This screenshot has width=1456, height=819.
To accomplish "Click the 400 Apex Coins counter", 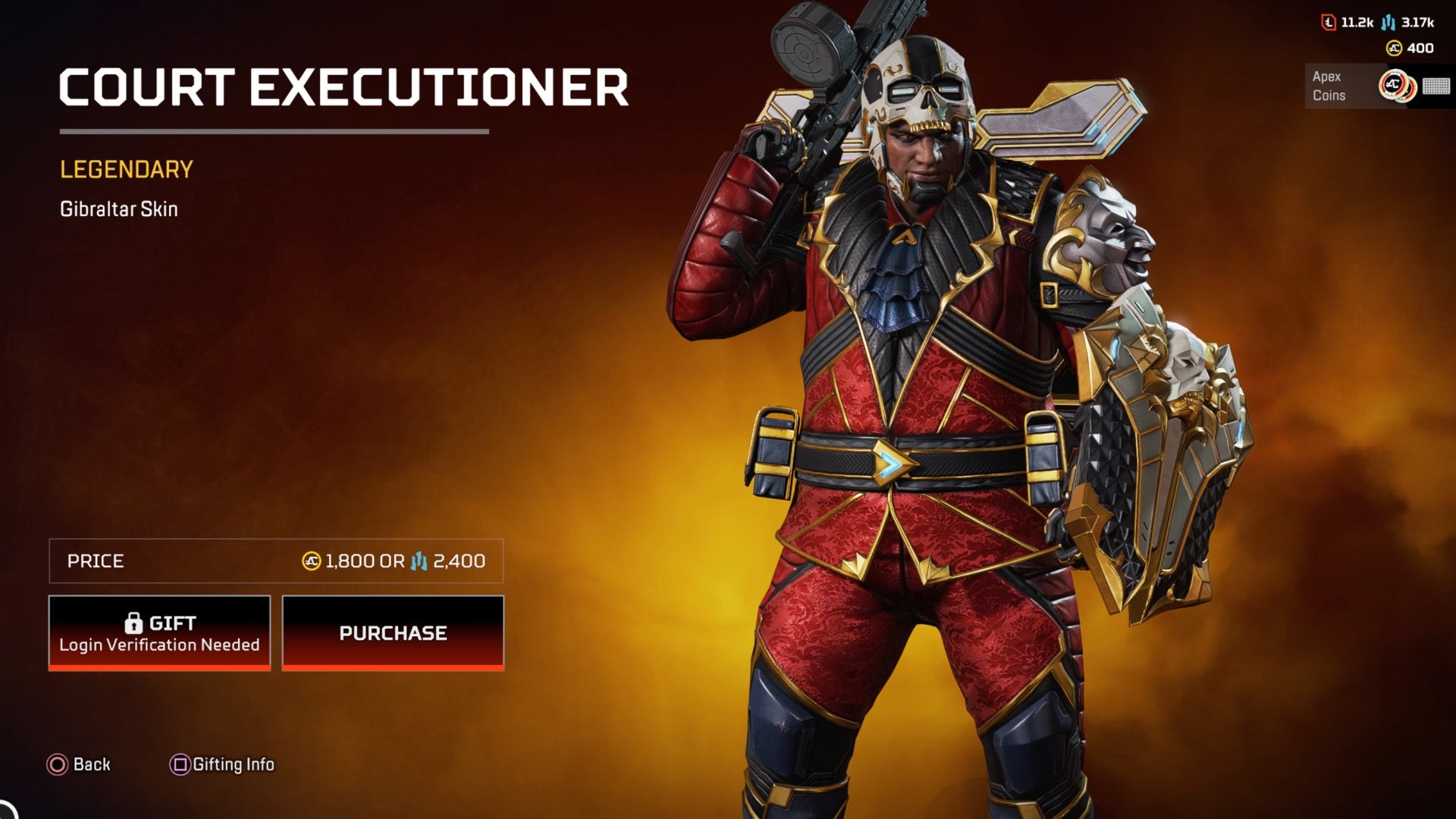I will pyautogui.click(x=1420, y=49).
